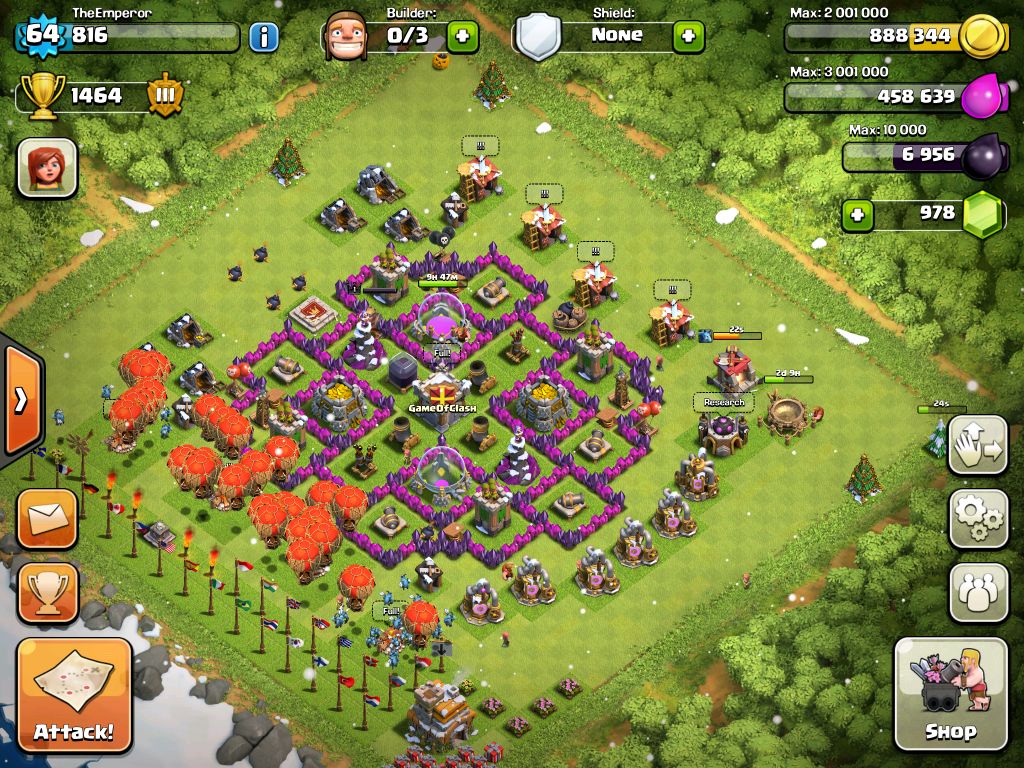The image size is (1024, 768).
Task: Tap the builder face icon
Action: (x=346, y=37)
